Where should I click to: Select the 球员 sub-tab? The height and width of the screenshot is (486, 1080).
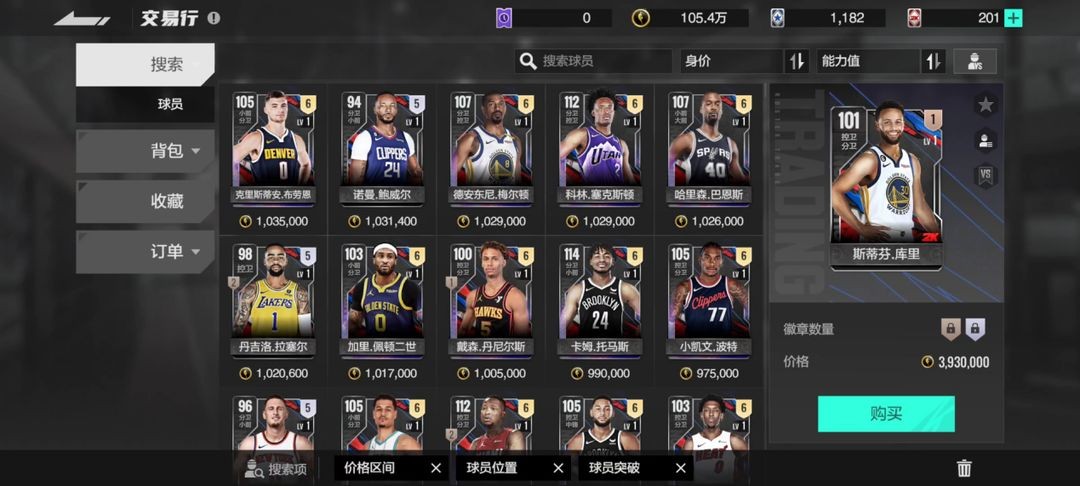click(x=145, y=104)
